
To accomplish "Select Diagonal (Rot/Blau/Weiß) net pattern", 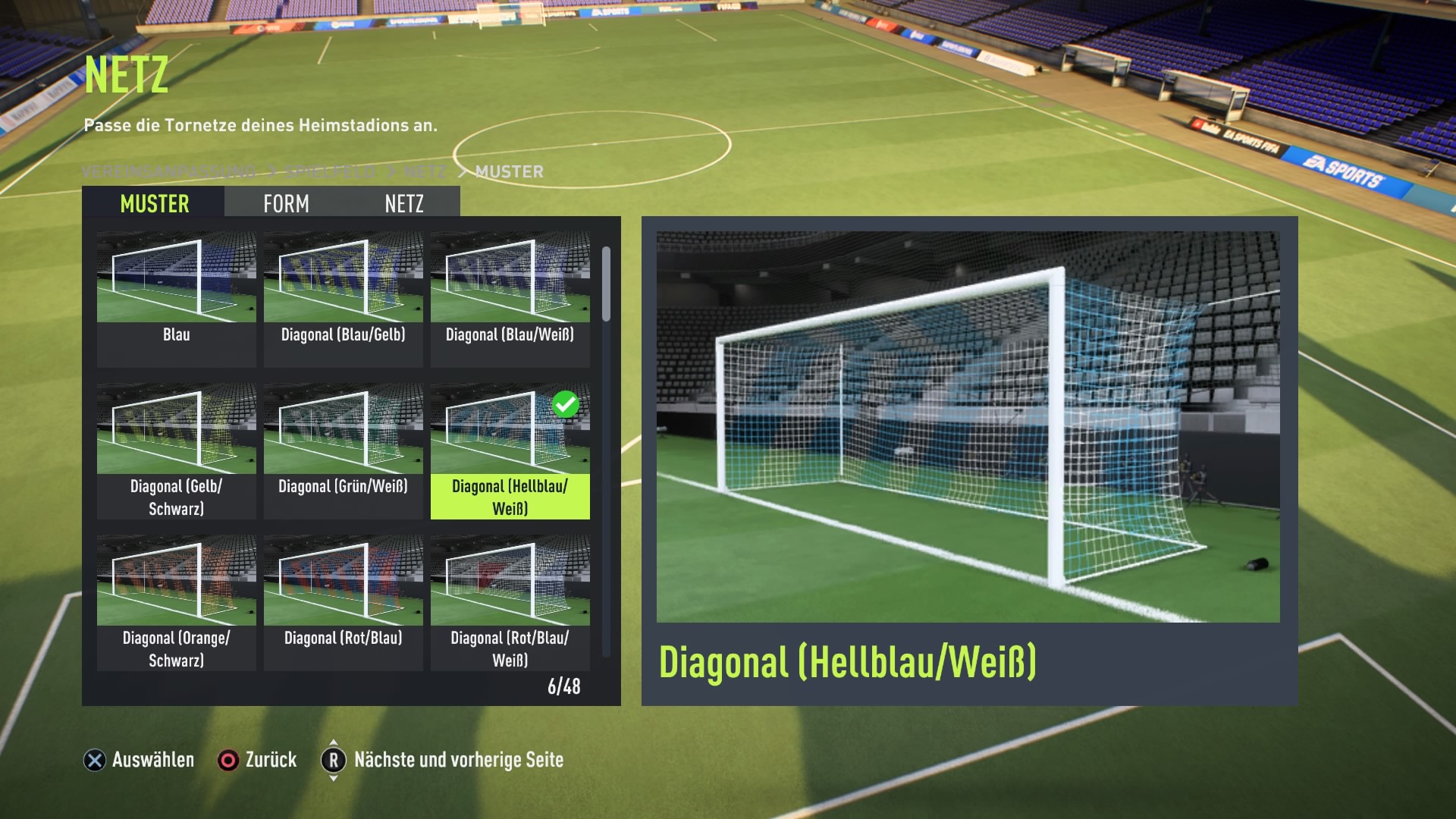I will pos(510,602).
